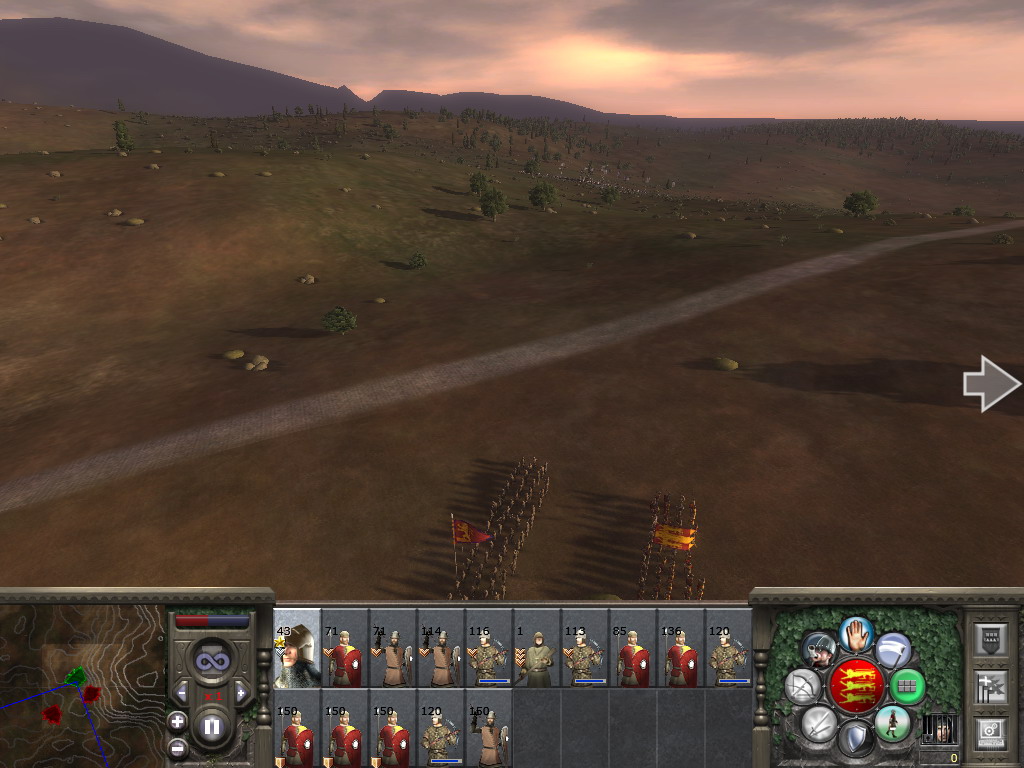The height and width of the screenshot is (768, 1024).
Task: Select the 85-man red shield unit card
Action: (x=633, y=648)
